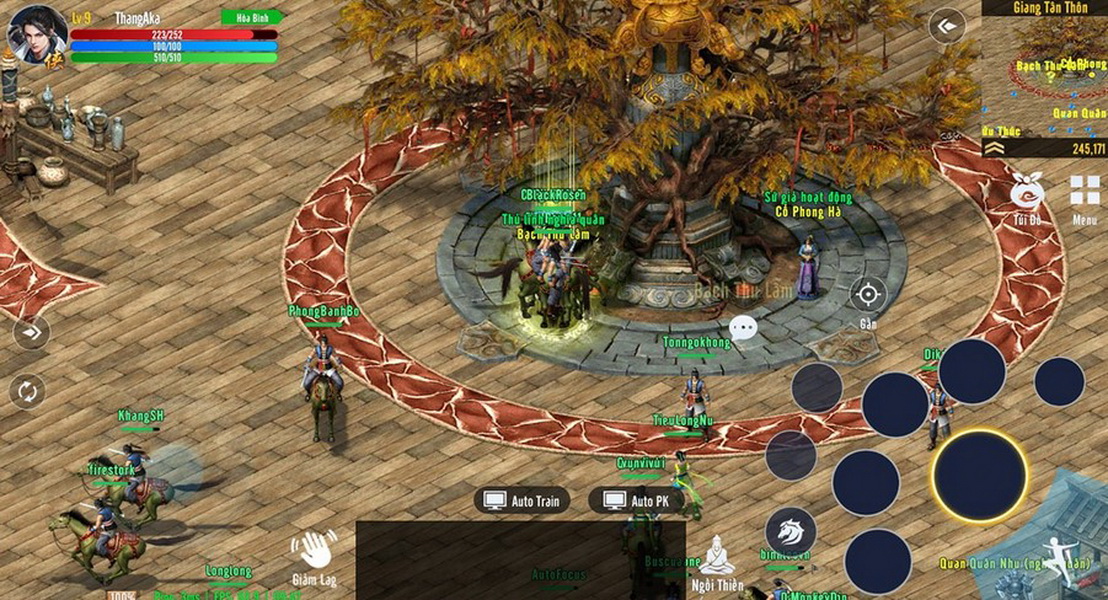The height and width of the screenshot is (600, 1108).
Task: Tap the gold-ringed main attack button
Action: 979,475
